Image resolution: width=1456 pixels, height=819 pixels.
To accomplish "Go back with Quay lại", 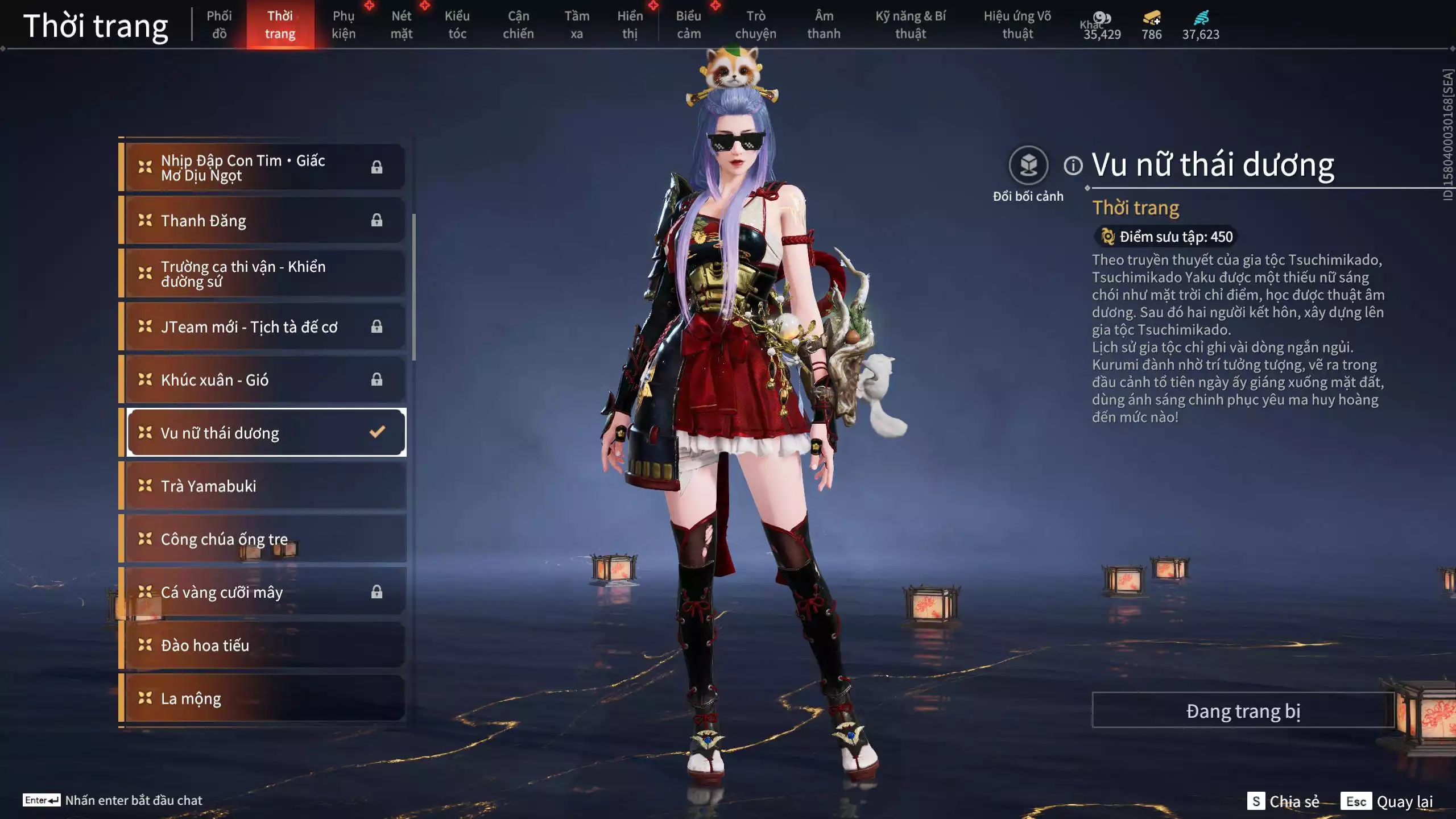I will (1387, 801).
